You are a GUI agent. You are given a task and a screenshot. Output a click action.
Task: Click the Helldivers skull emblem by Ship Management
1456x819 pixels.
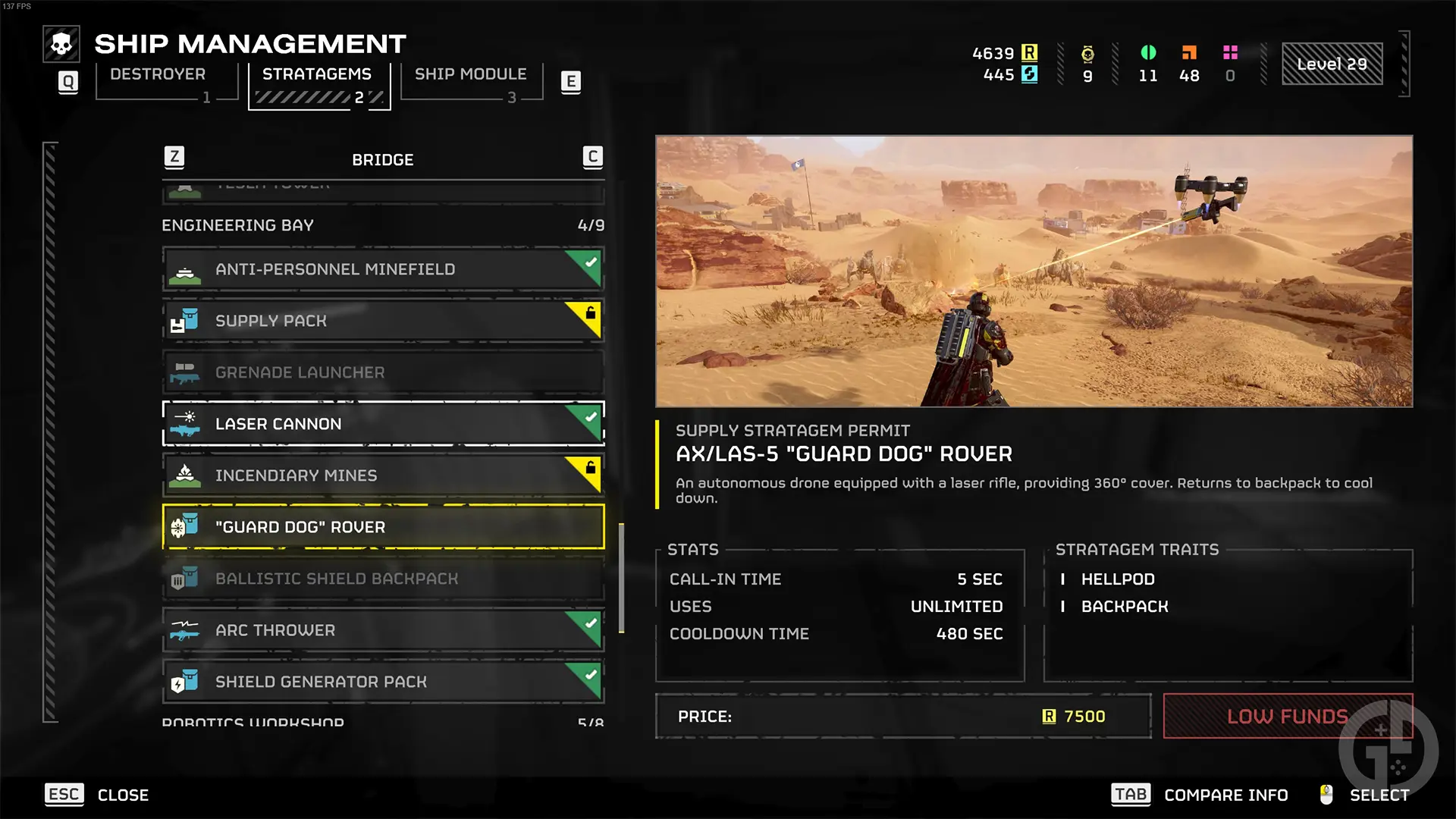coord(61,43)
